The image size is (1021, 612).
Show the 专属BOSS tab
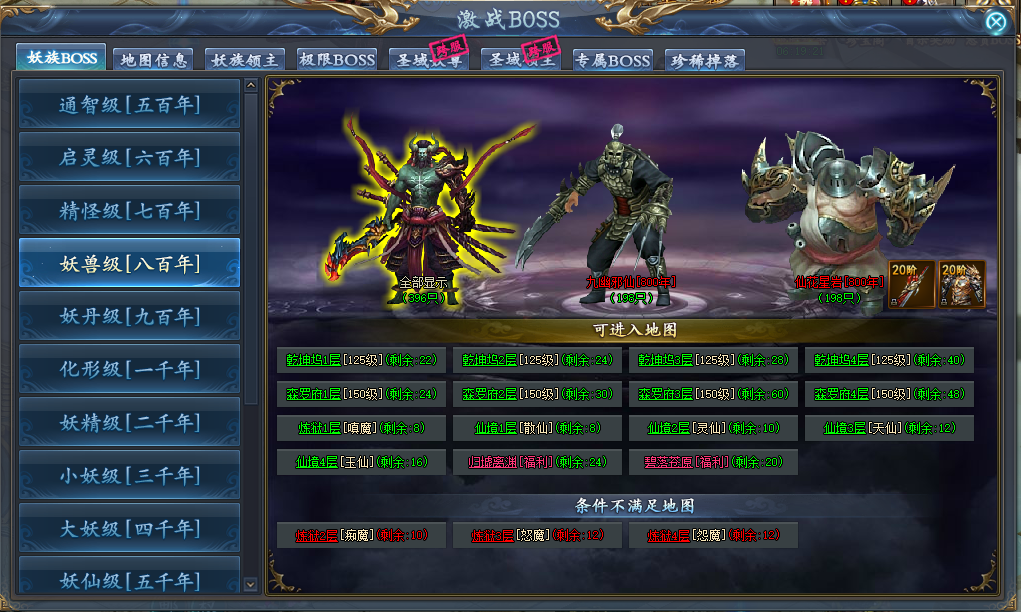click(612, 60)
